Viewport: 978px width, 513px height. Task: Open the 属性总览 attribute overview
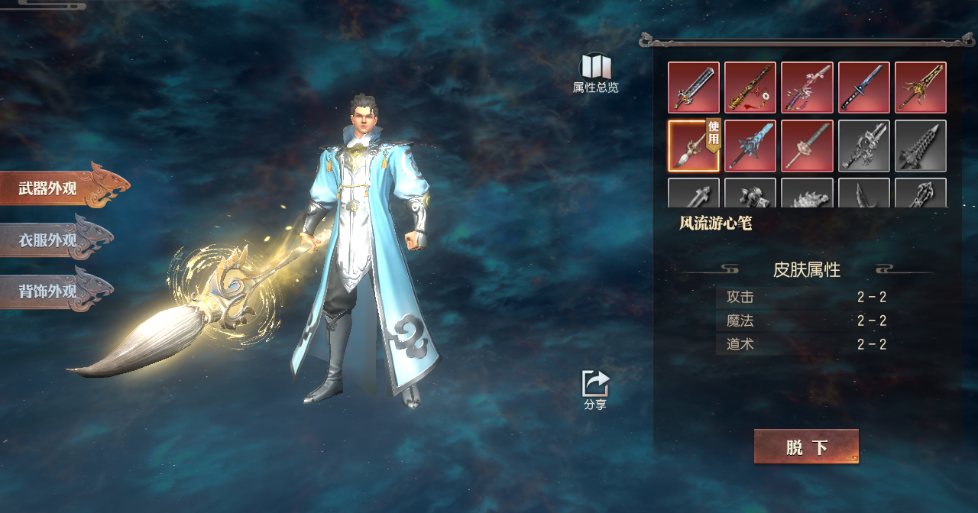595,74
